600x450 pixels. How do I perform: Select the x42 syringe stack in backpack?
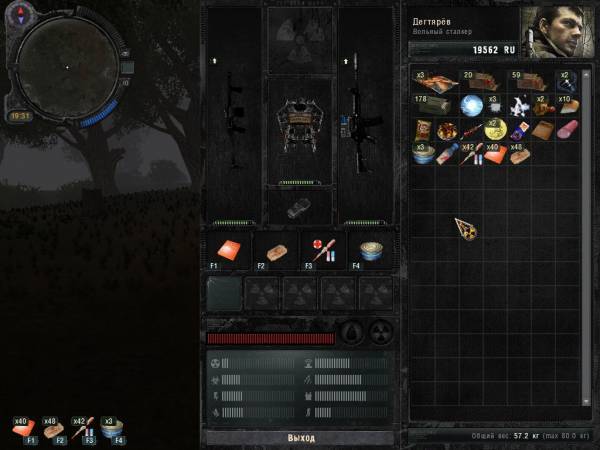pos(470,154)
